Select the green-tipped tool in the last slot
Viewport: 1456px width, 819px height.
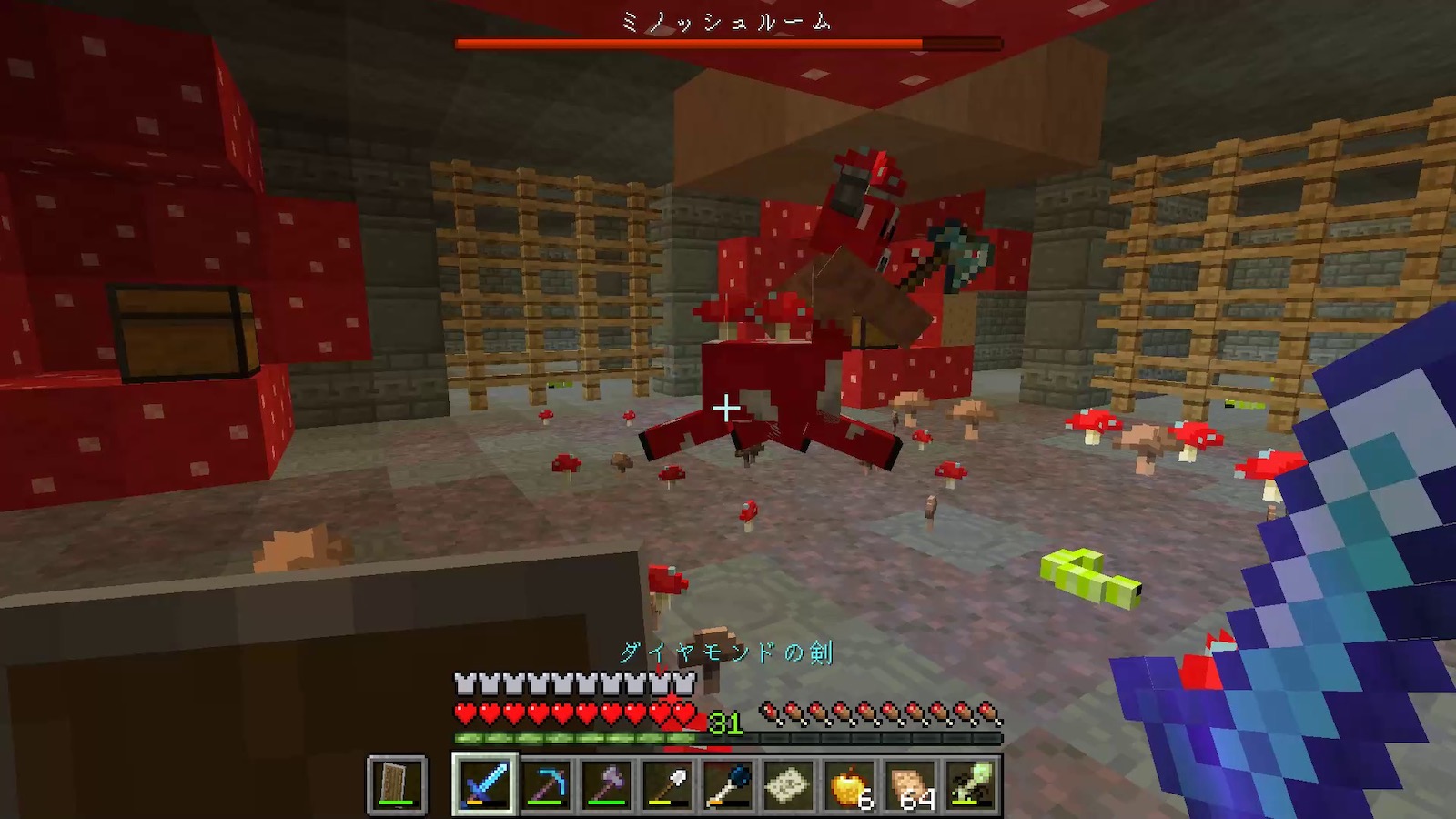click(972, 784)
